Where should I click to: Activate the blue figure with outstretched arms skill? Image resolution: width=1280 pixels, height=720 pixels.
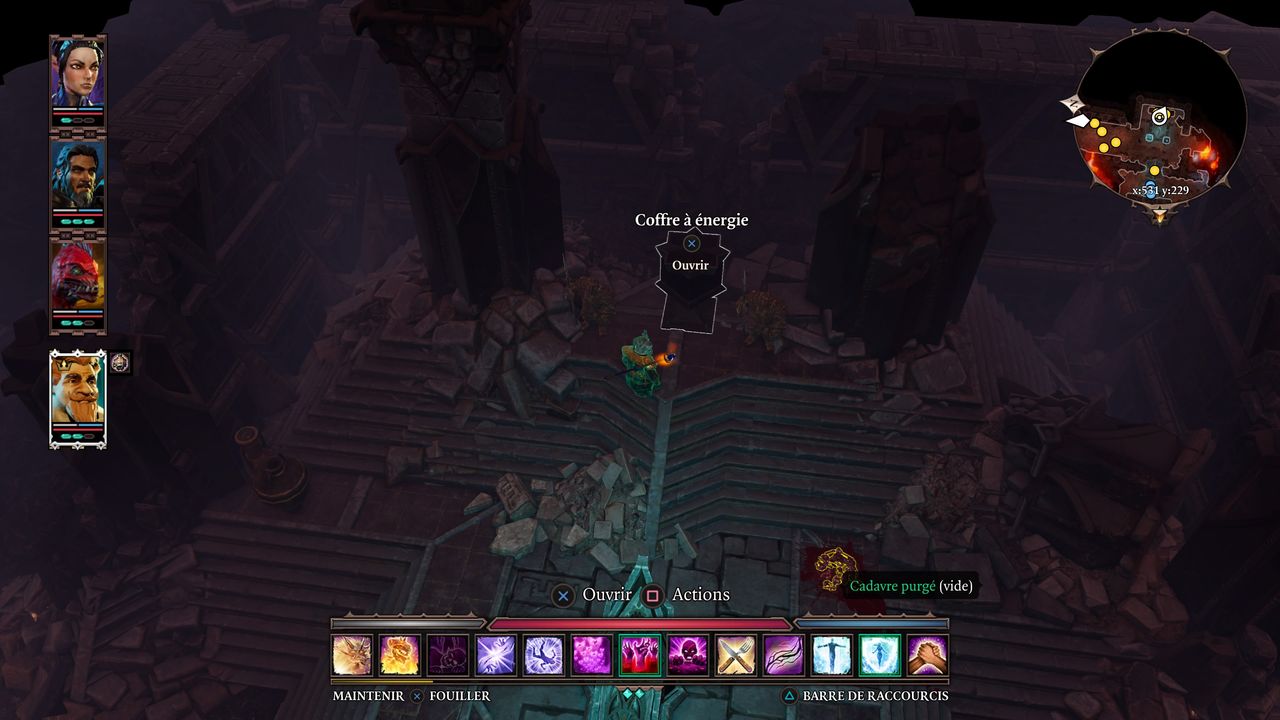coord(832,655)
